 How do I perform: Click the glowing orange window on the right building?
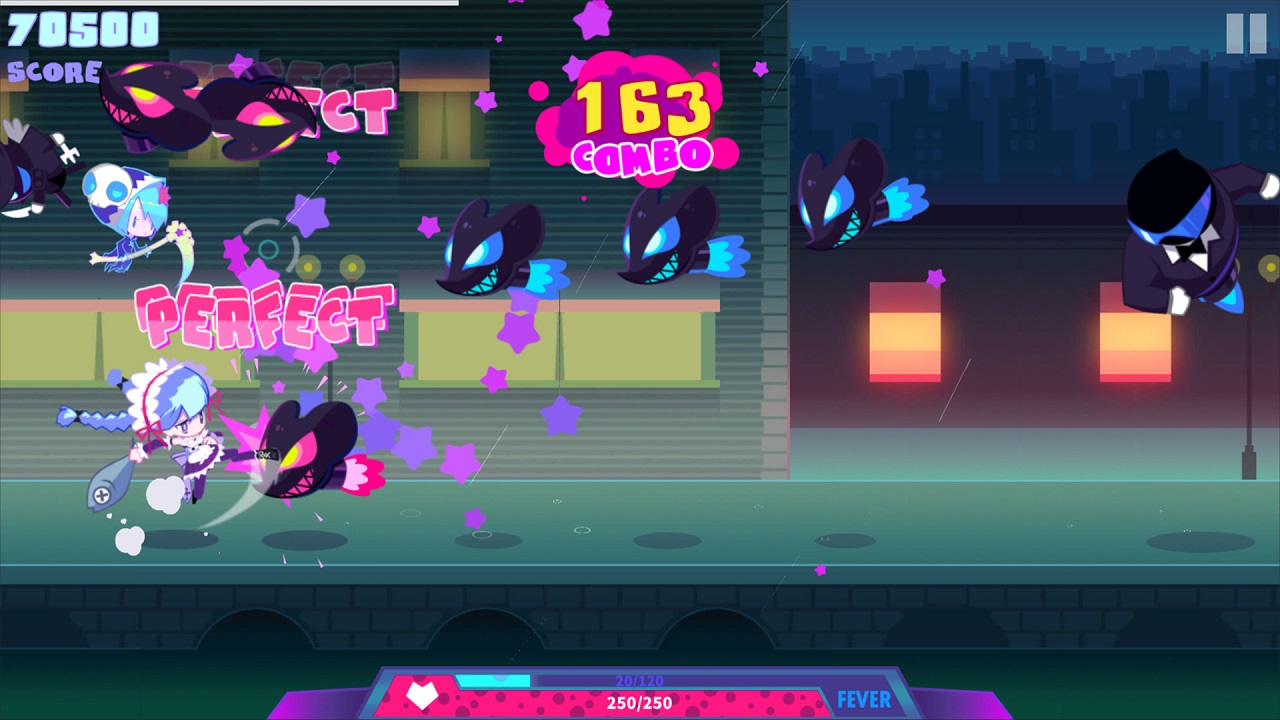pyautogui.click(x=905, y=330)
